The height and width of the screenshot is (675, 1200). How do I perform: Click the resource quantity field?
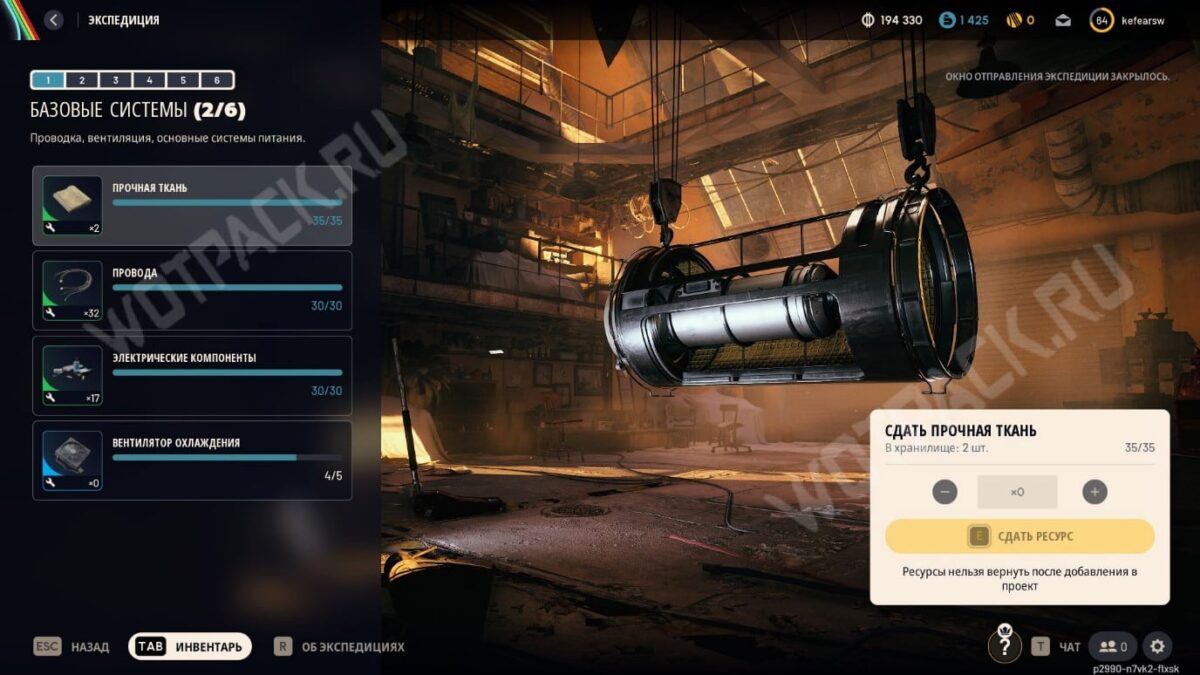[x=1017, y=492]
